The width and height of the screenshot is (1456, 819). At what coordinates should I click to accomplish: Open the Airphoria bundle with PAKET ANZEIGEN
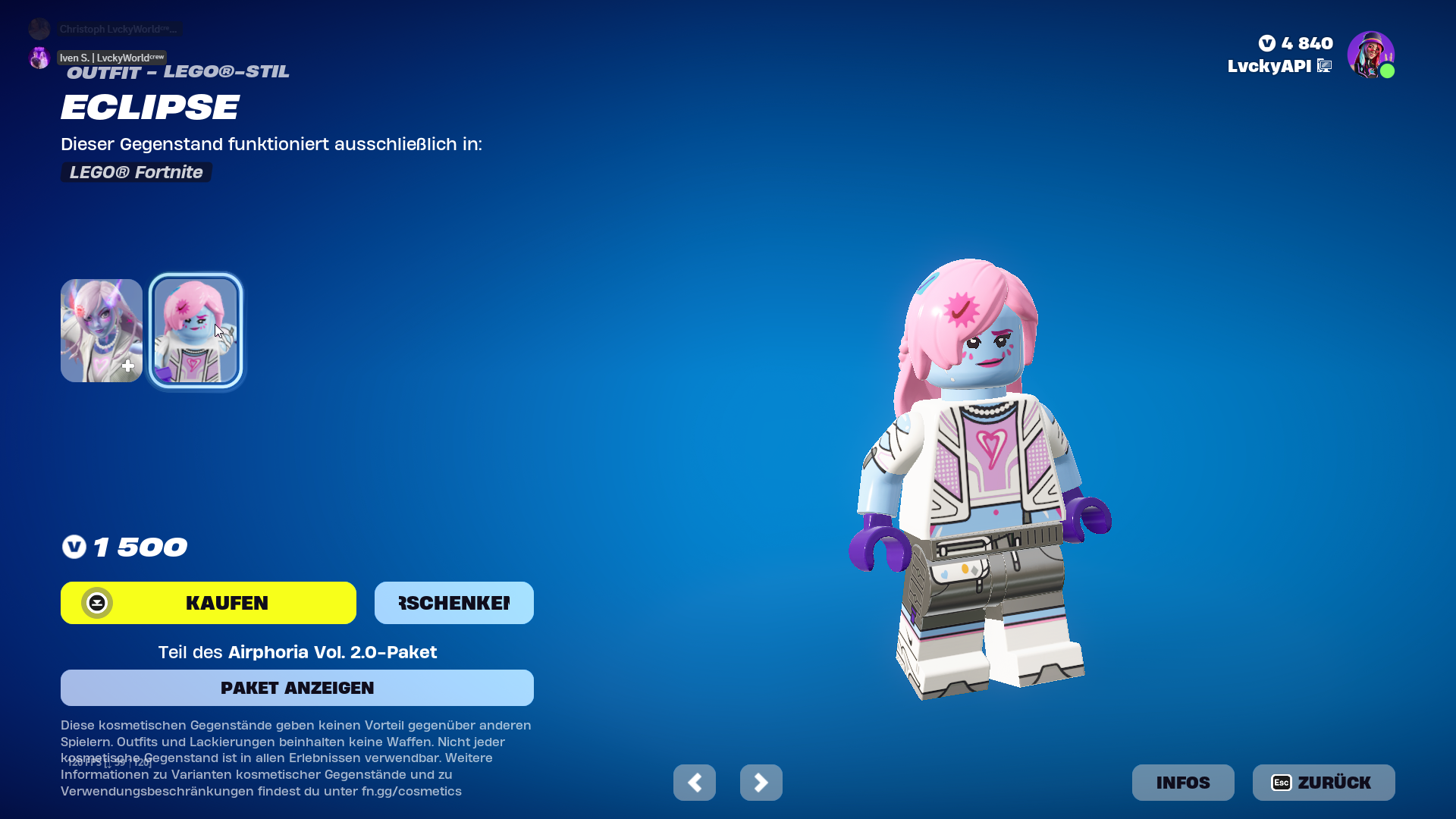(297, 688)
